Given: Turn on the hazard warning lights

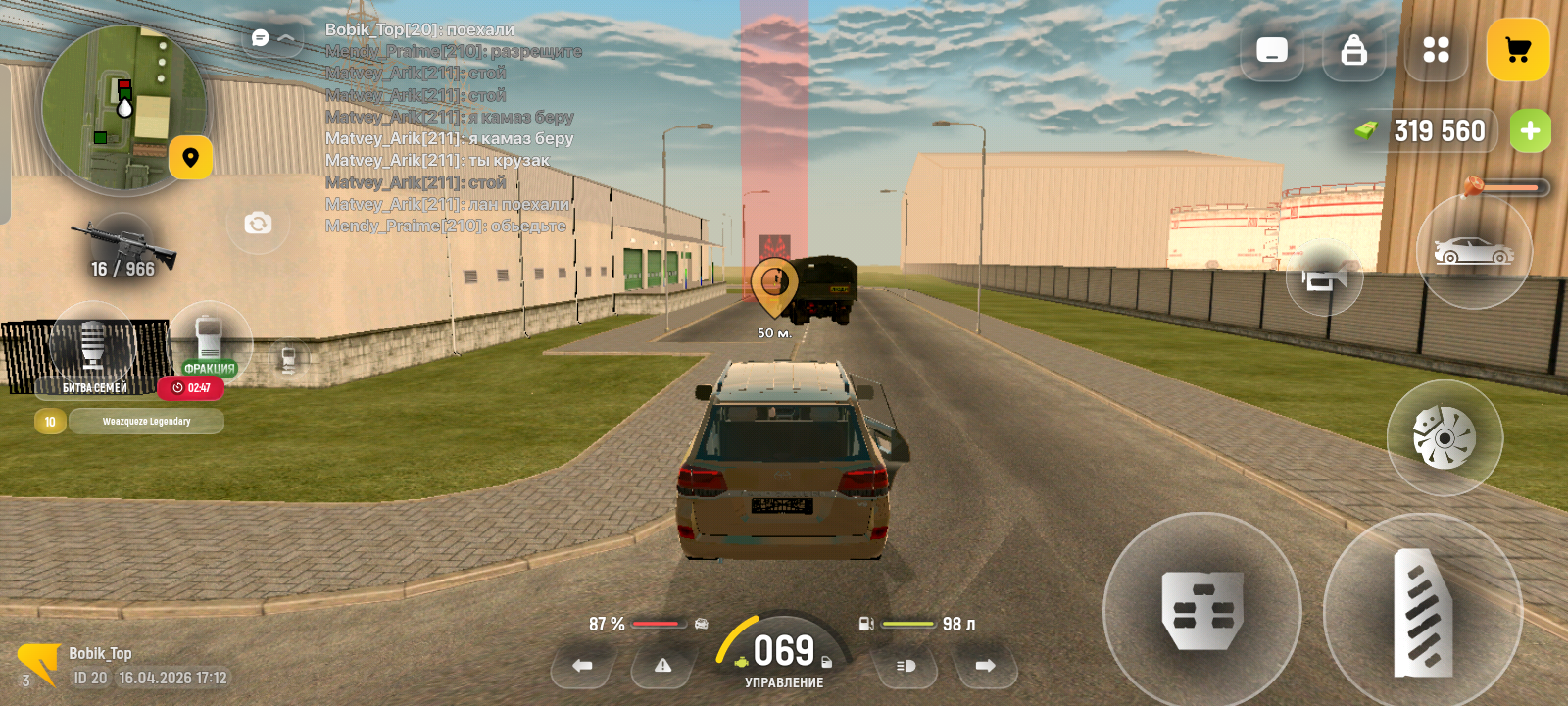Looking at the screenshot, I should [x=662, y=666].
